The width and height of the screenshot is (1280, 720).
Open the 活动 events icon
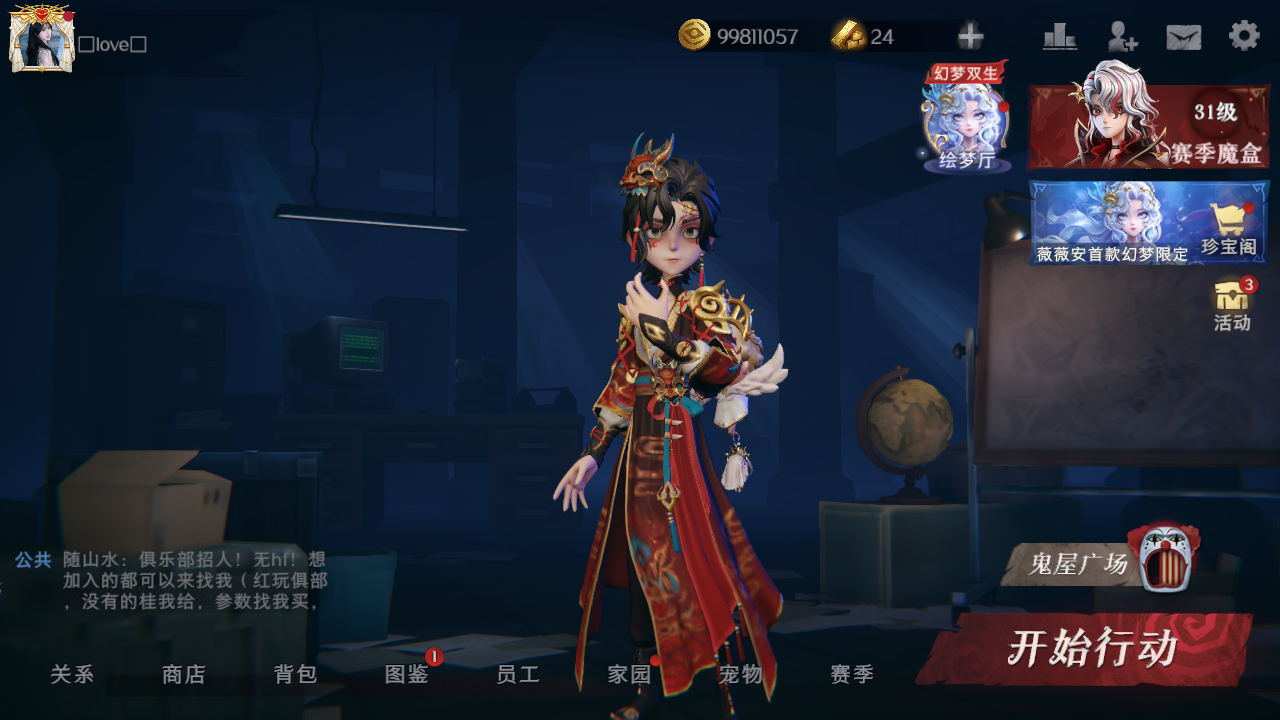tap(1232, 304)
